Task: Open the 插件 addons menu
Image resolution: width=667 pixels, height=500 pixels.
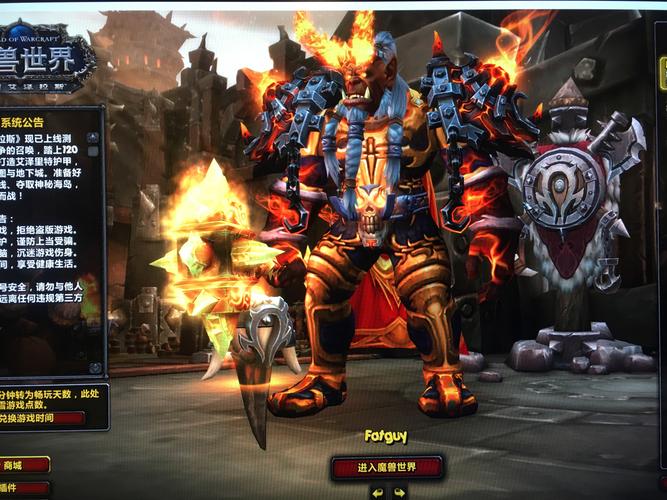Action: (18, 489)
